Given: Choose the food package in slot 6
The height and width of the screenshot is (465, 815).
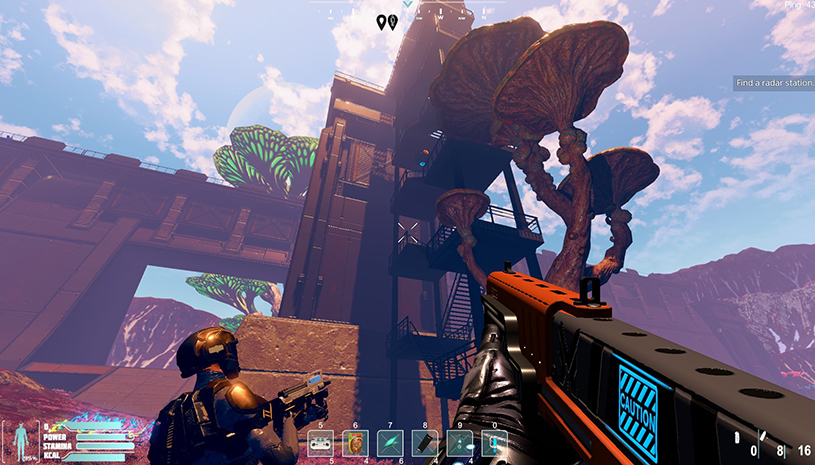Looking at the screenshot, I should [355, 443].
